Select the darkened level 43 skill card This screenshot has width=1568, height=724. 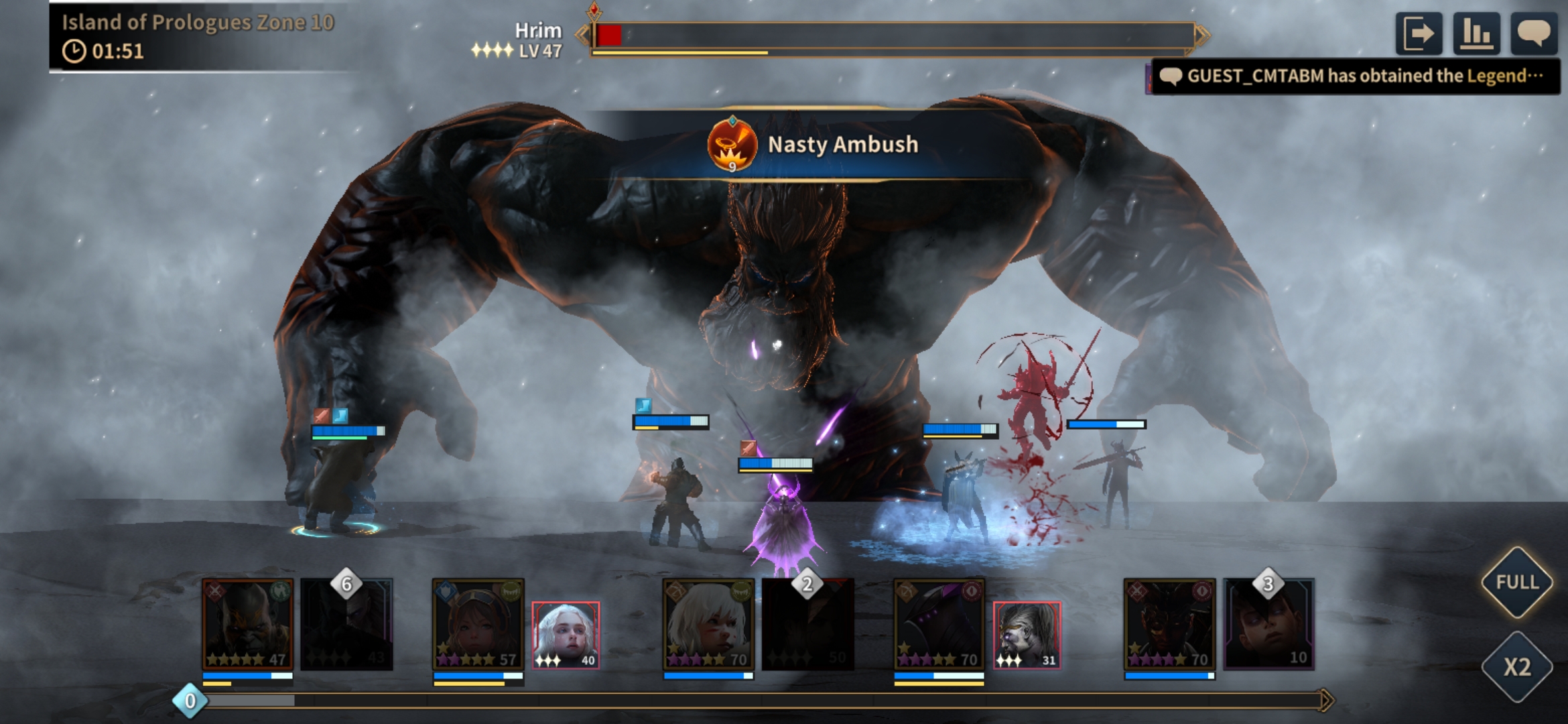coord(346,625)
